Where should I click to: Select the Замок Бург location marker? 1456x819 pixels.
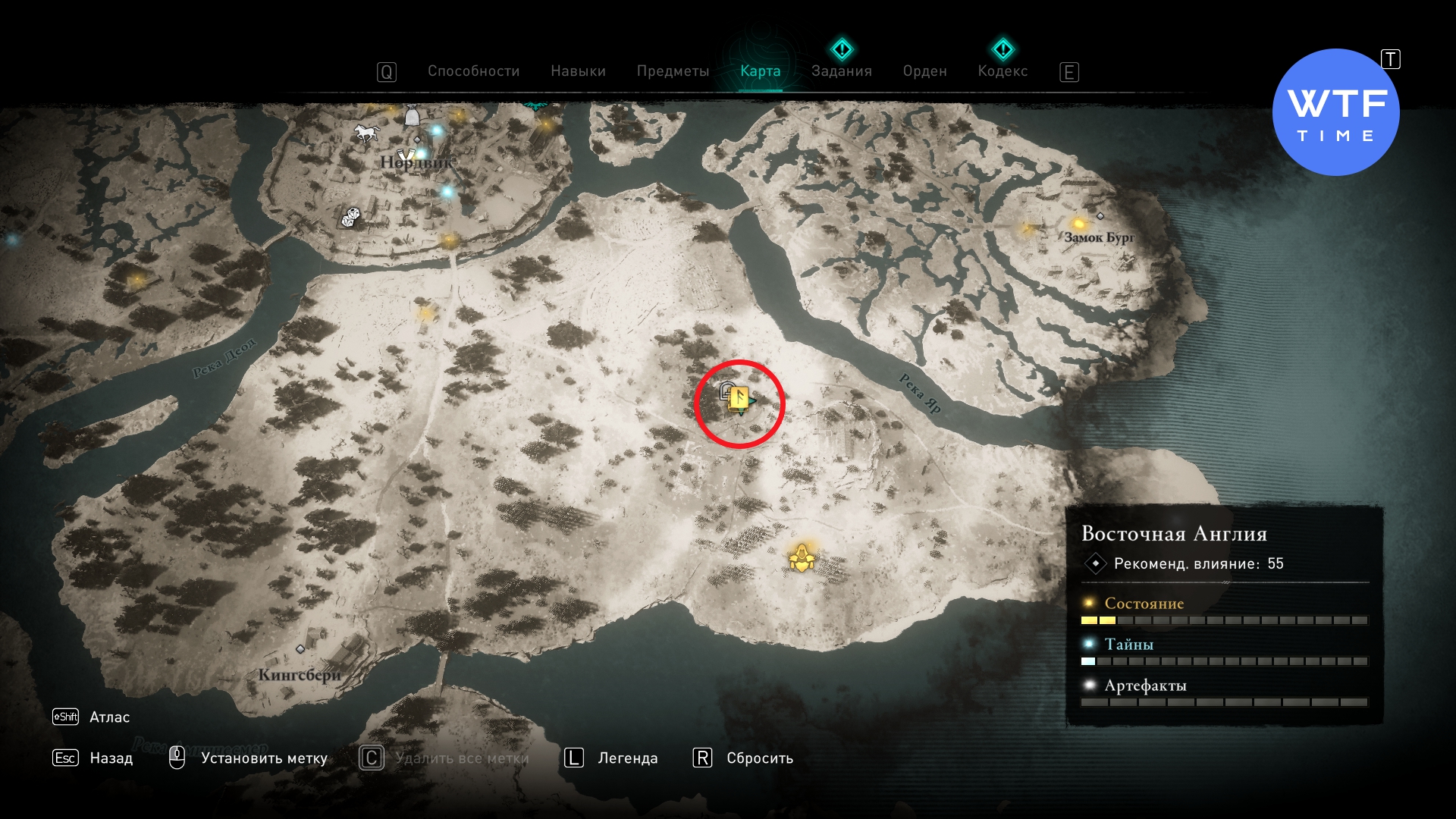pos(1100,217)
